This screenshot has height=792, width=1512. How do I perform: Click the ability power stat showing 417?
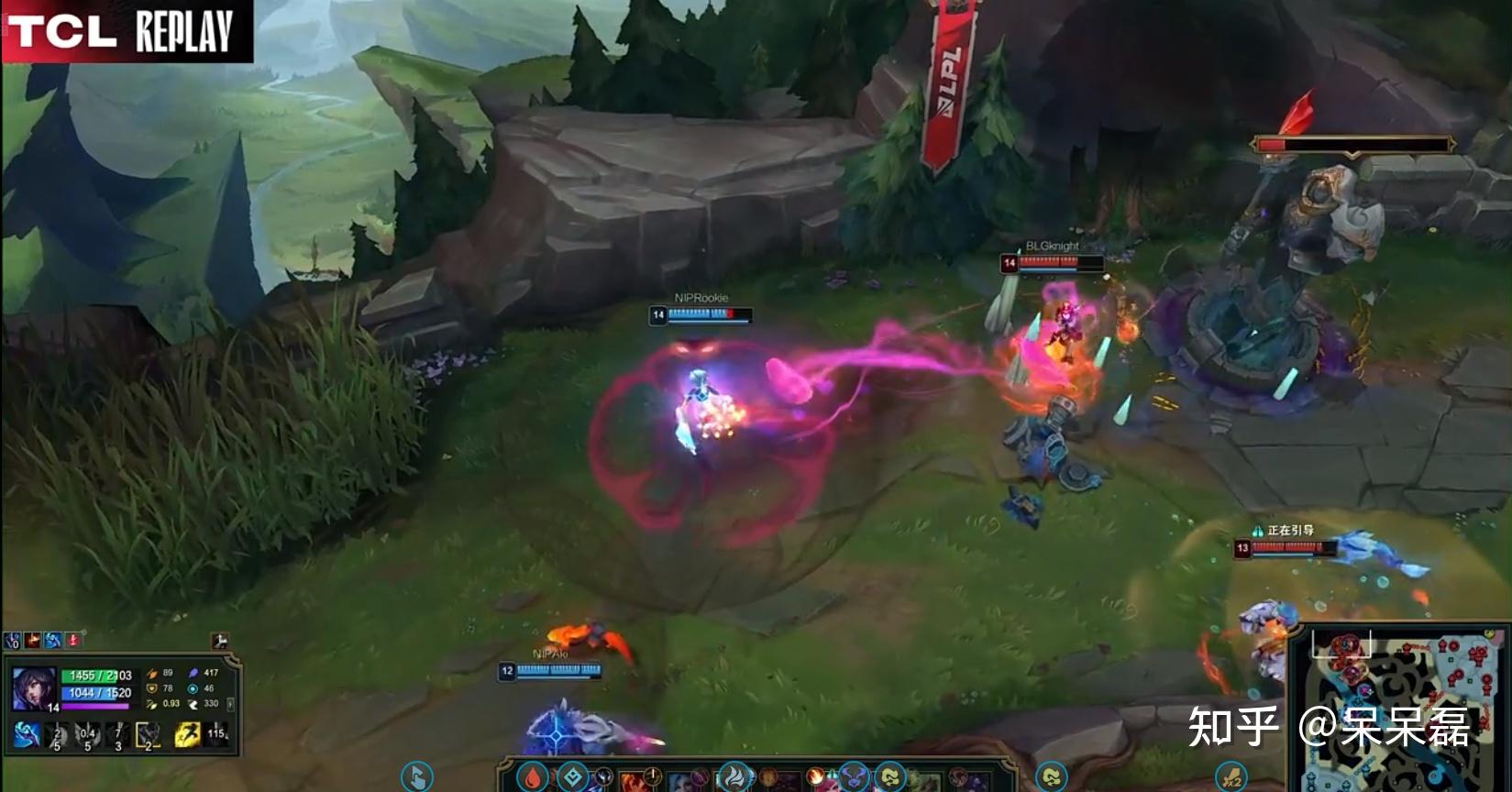coord(194,673)
